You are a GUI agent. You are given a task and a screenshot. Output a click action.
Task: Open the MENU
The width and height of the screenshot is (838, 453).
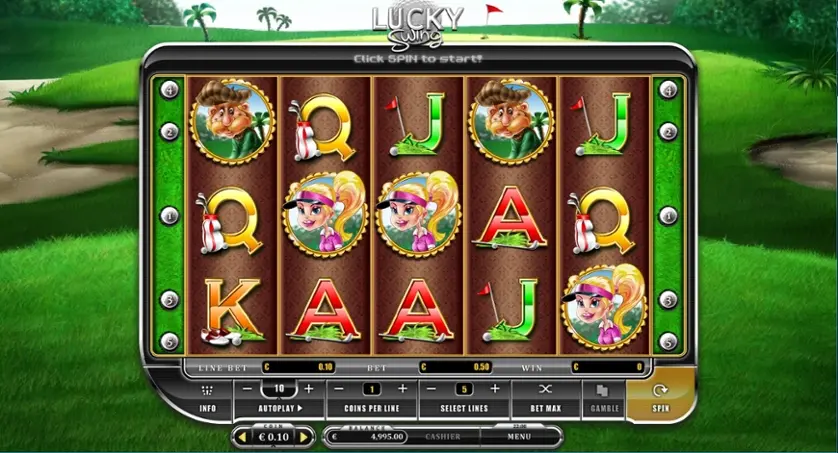518,437
